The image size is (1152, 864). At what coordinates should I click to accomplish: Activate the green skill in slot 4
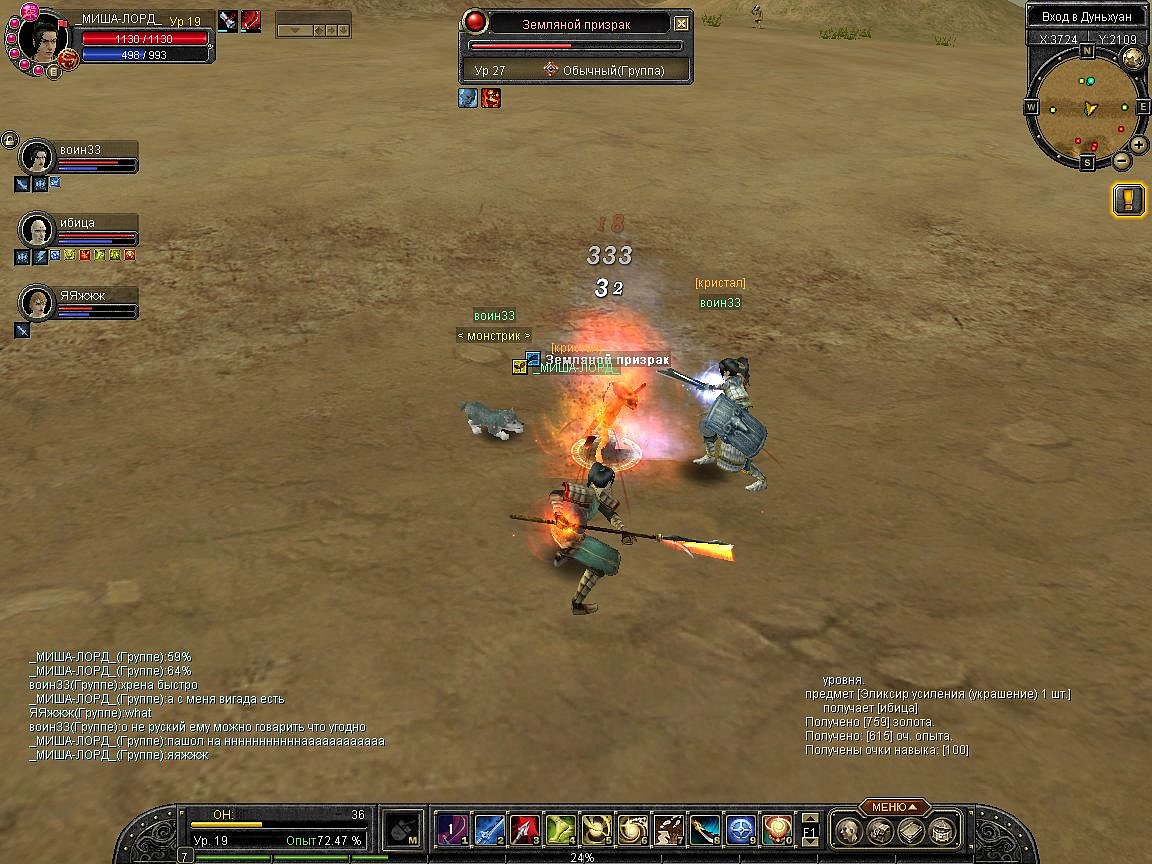coord(560,829)
